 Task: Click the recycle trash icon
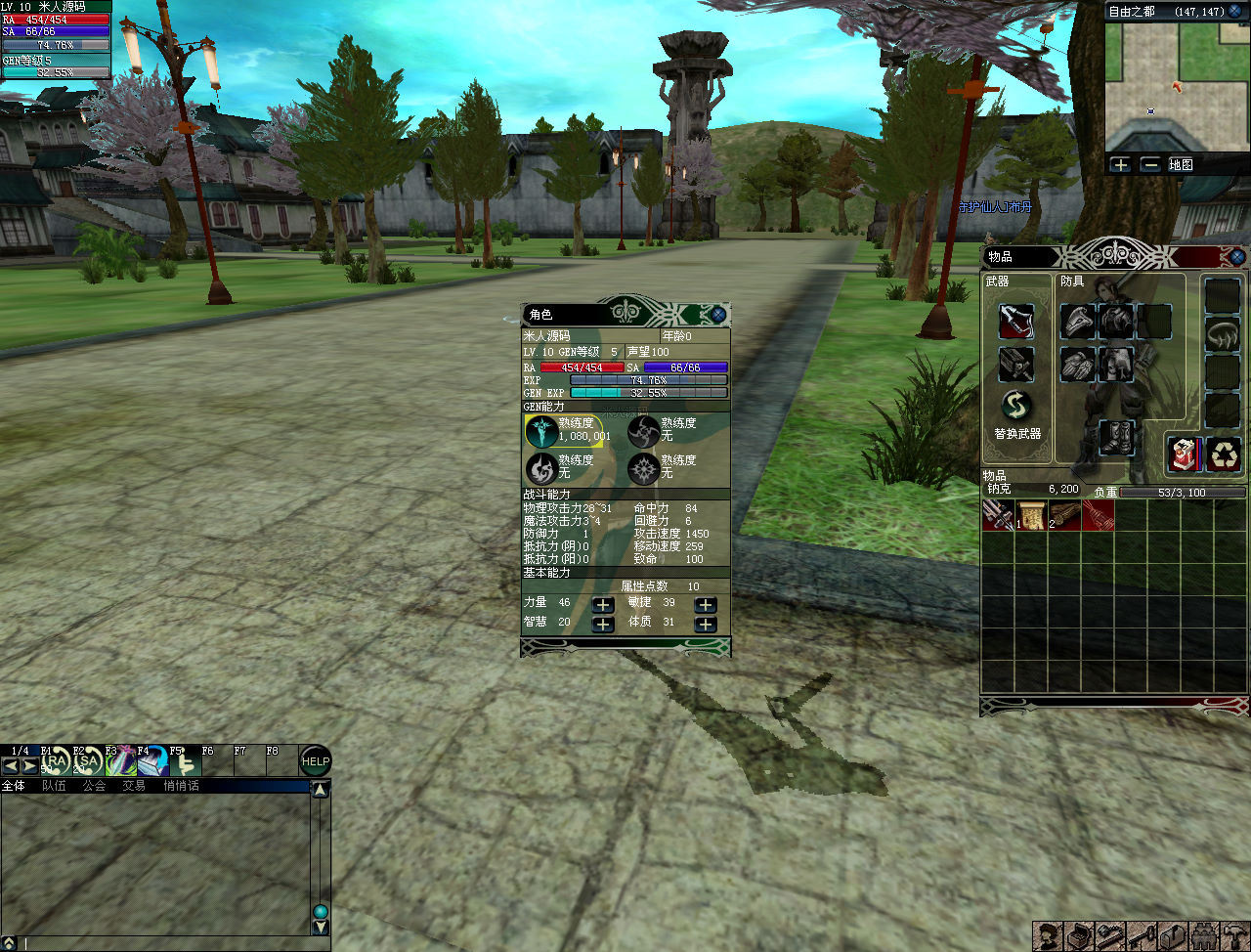click(1224, 454)
